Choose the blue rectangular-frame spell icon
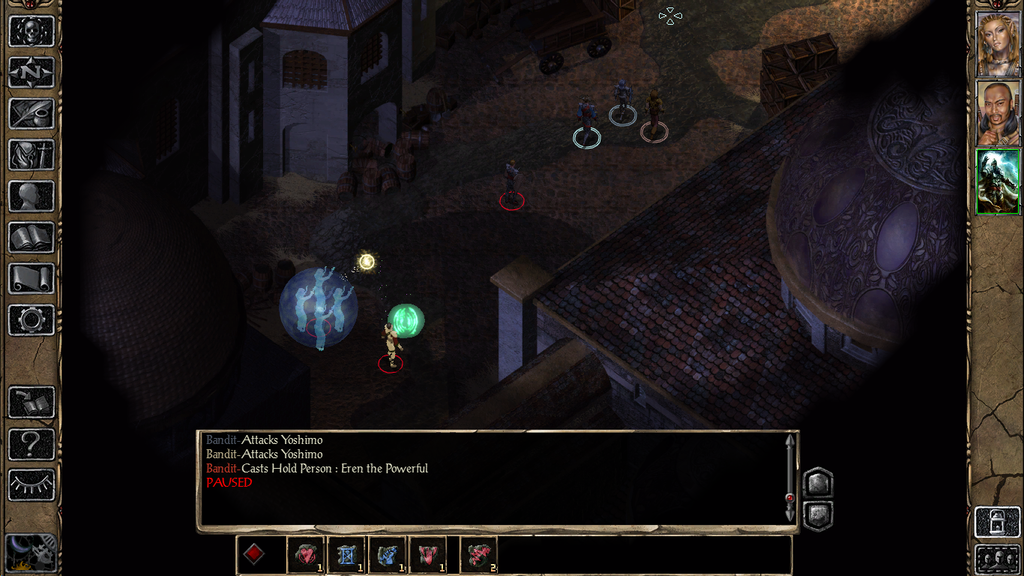The height and width of the screenshot is (576, 1024). click(x=347, y=555)
